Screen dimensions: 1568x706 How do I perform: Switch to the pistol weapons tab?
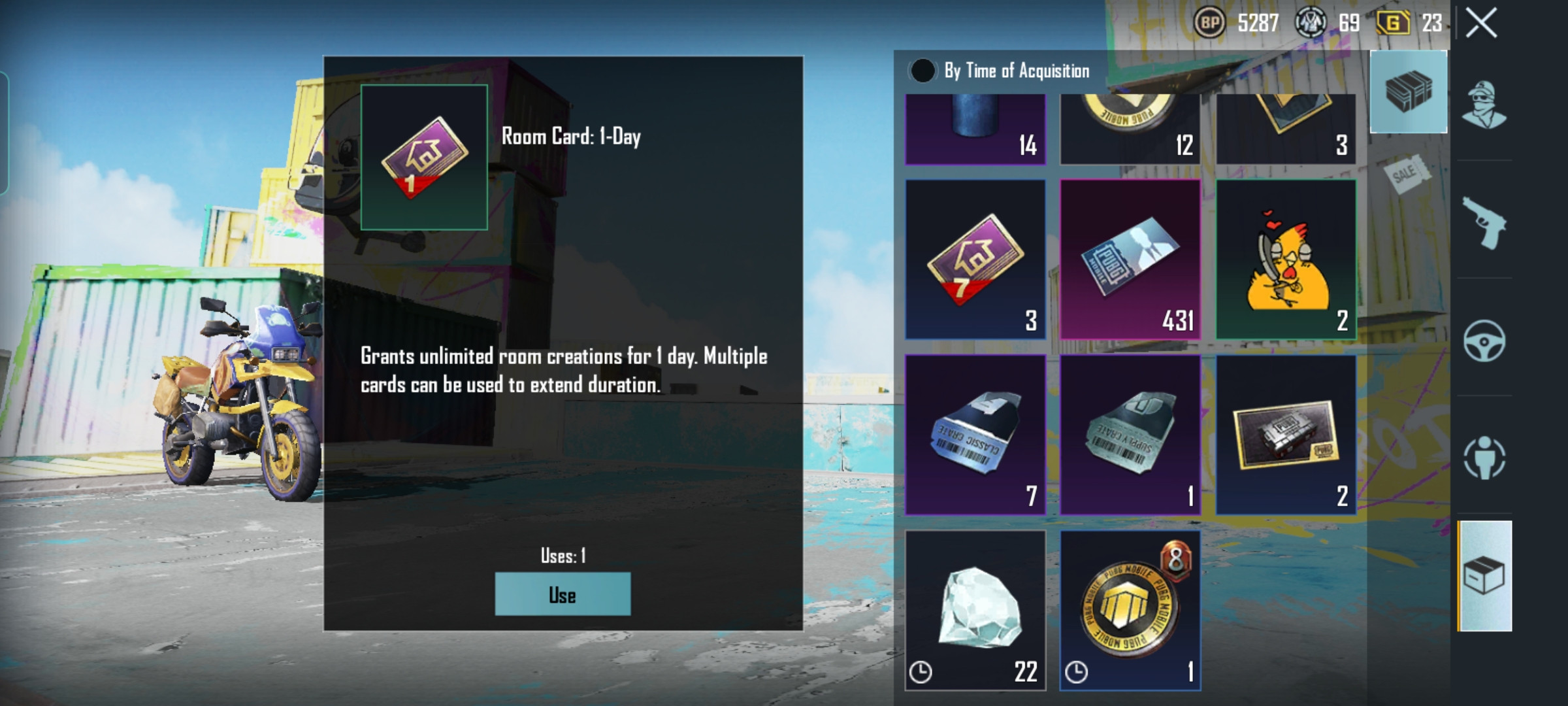click(x=1484, y=222)
